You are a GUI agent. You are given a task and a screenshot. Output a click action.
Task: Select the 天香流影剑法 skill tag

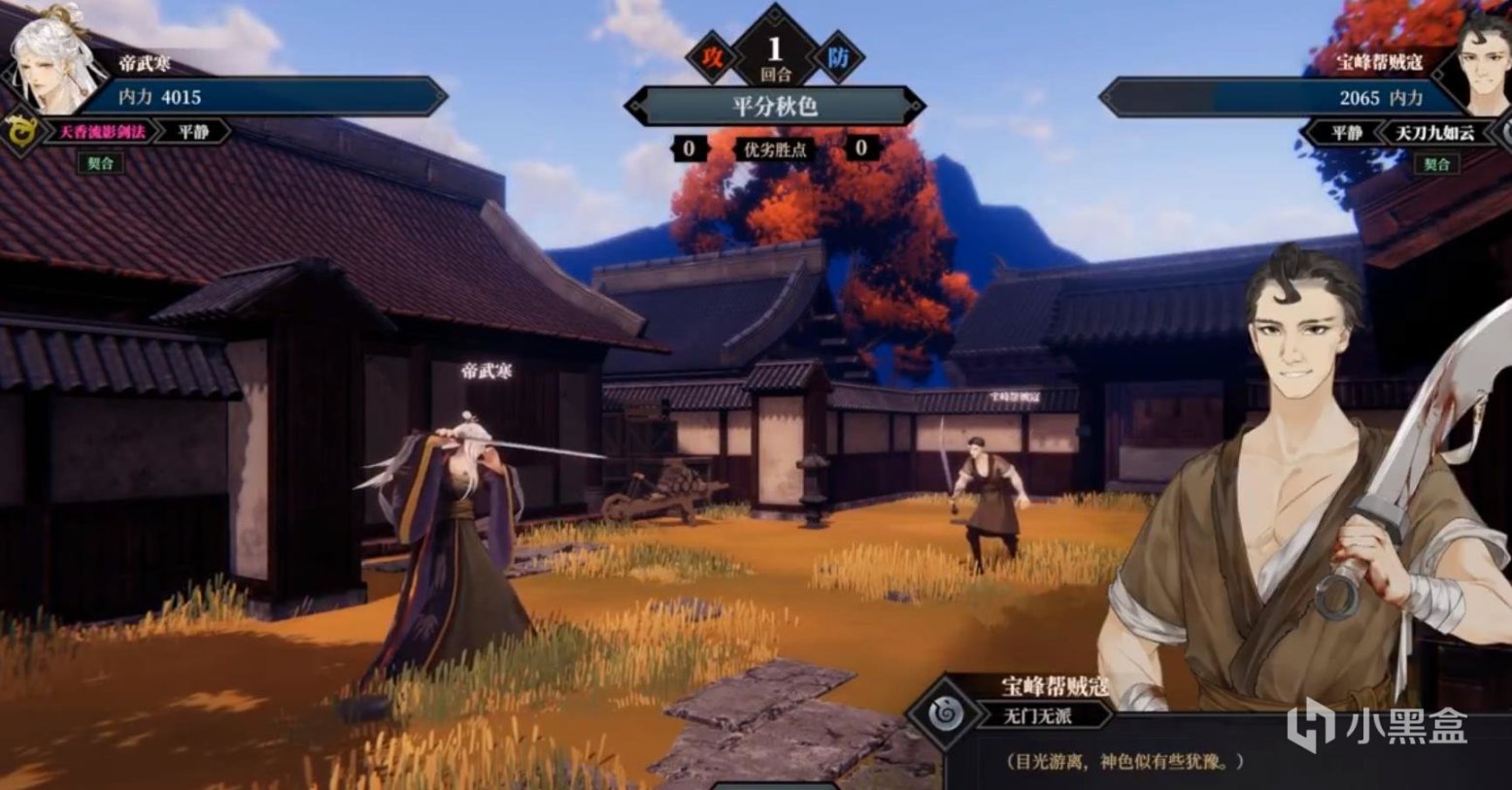(102, 131)
